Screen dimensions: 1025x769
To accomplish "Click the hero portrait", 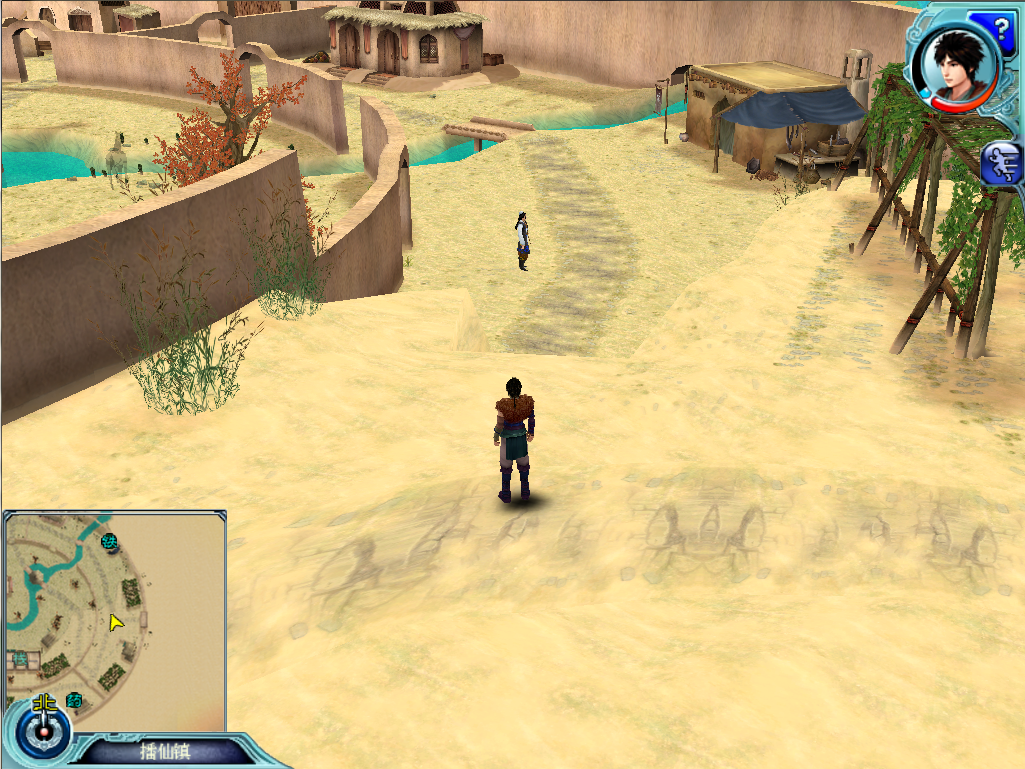I will (x=954, y=60).
